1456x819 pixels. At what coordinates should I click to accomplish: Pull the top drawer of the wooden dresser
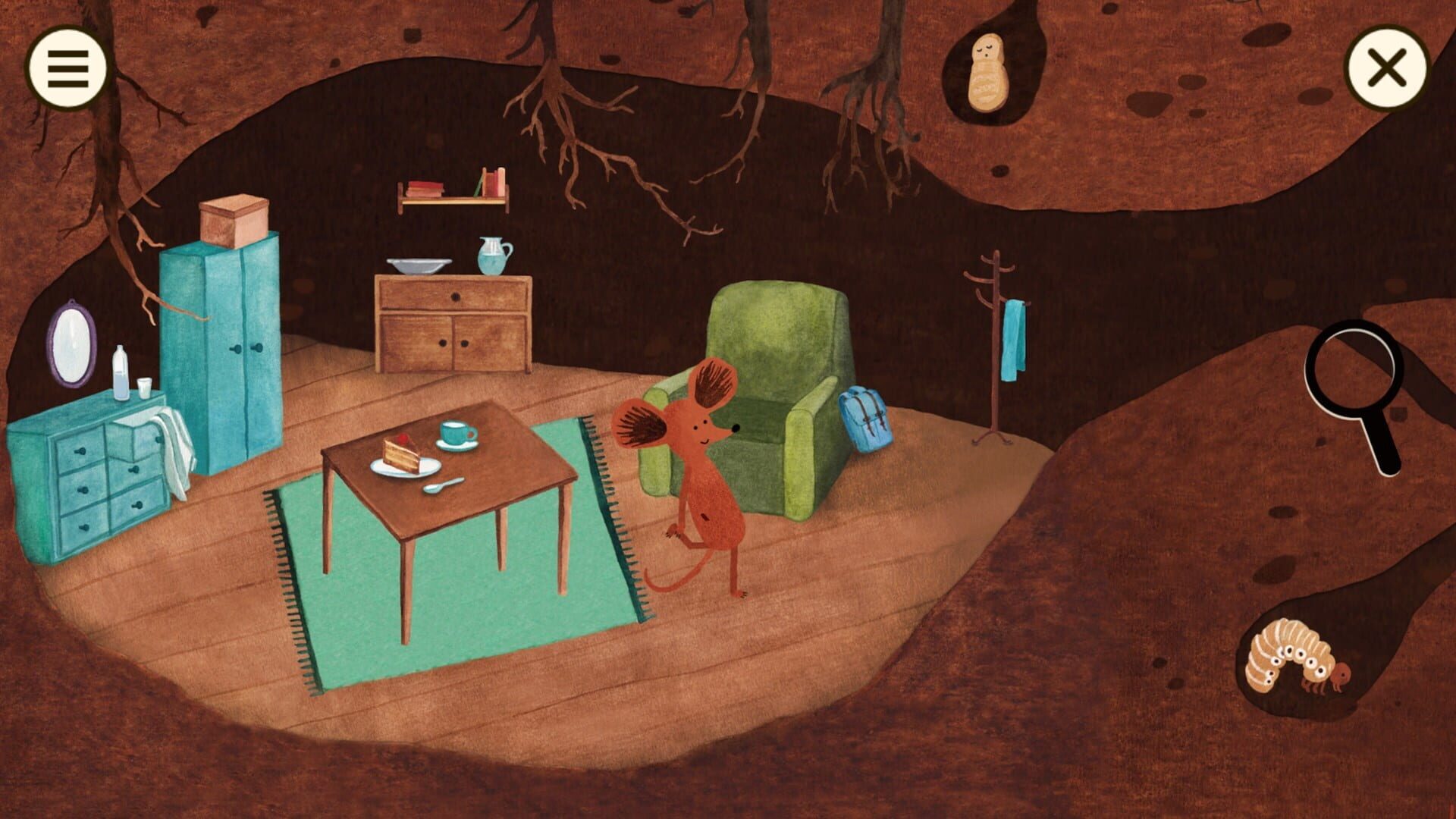pyautogui.click(x=455, y=296)
